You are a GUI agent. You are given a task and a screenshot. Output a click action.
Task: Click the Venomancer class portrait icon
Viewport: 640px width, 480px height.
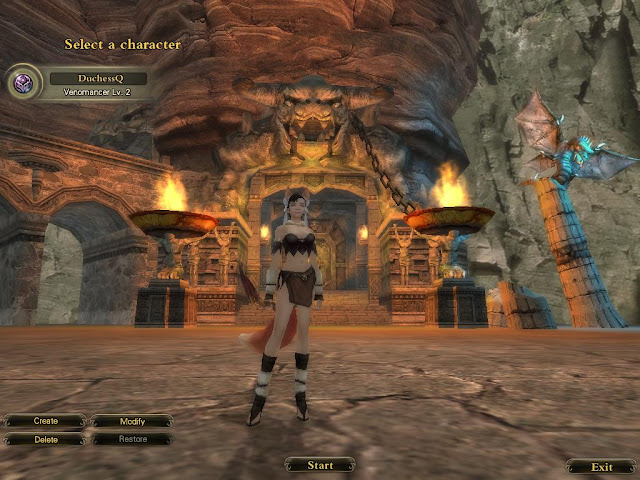pyautogui.click(x=25, y=82)
